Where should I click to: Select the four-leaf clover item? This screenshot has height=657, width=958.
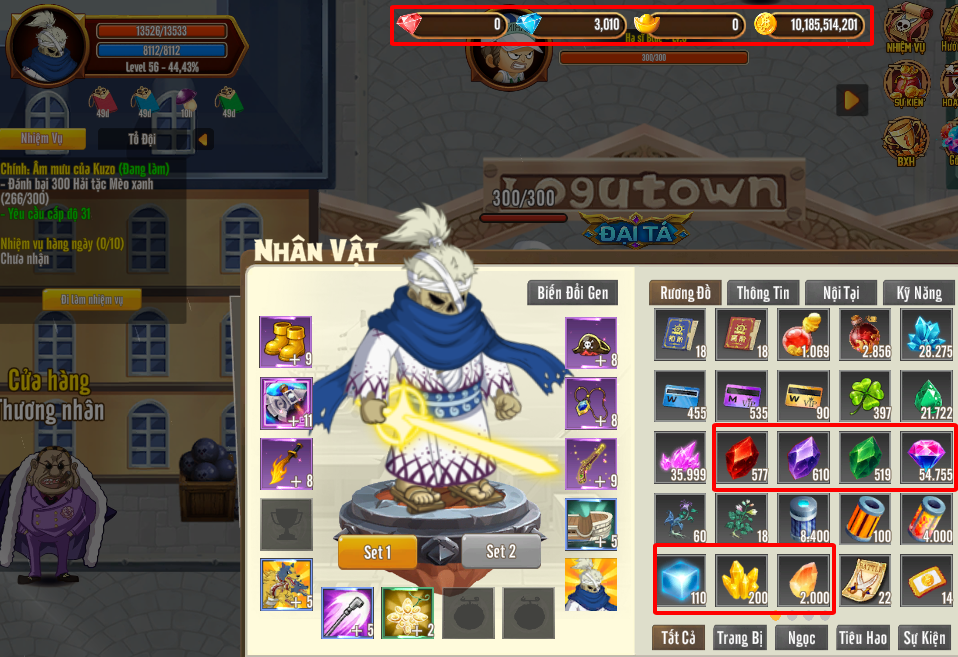pos(865,396)
